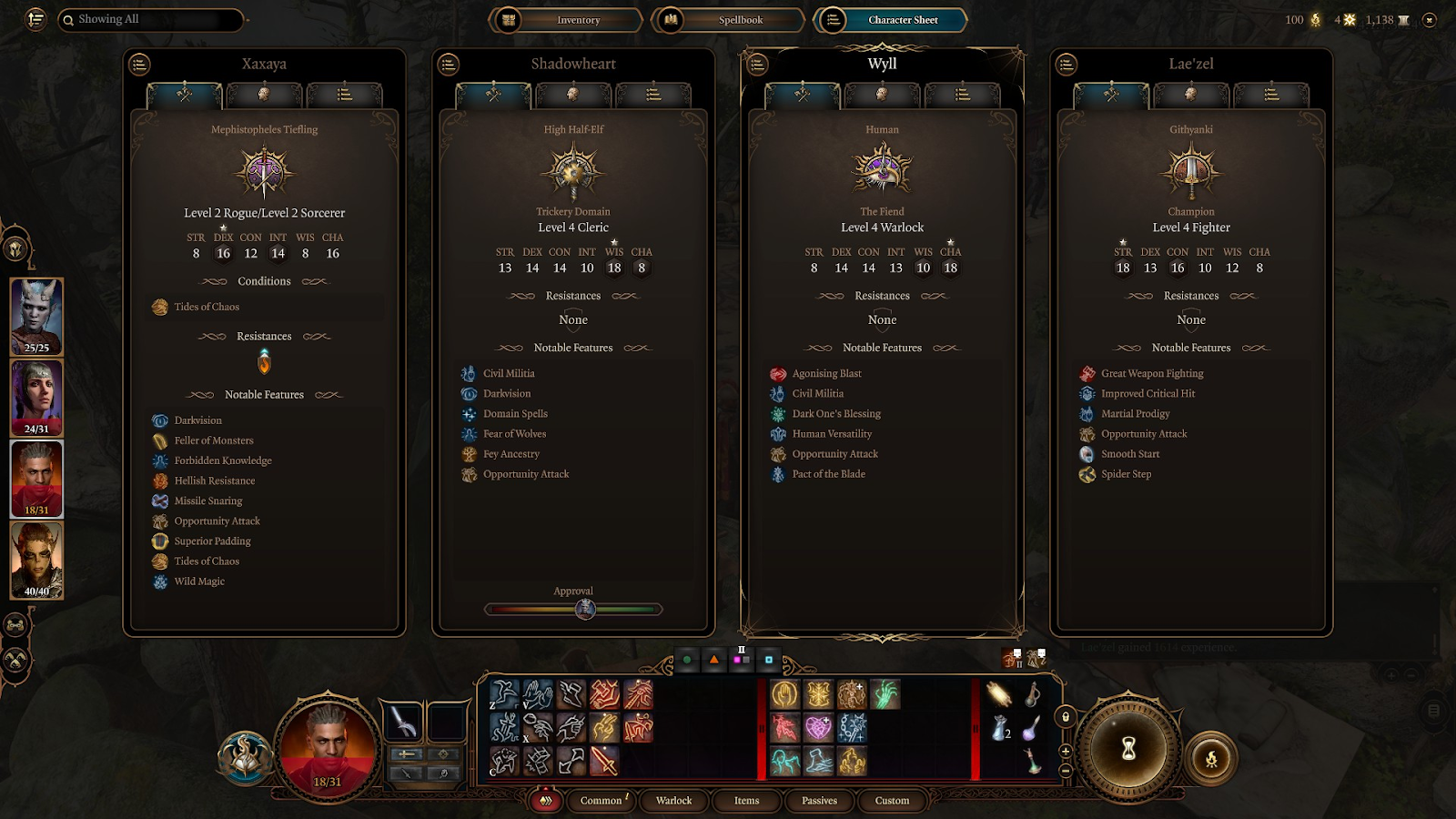Select Xaxaya's party portrait
This screenshot has height=819, width=1456.
(36, 316)
